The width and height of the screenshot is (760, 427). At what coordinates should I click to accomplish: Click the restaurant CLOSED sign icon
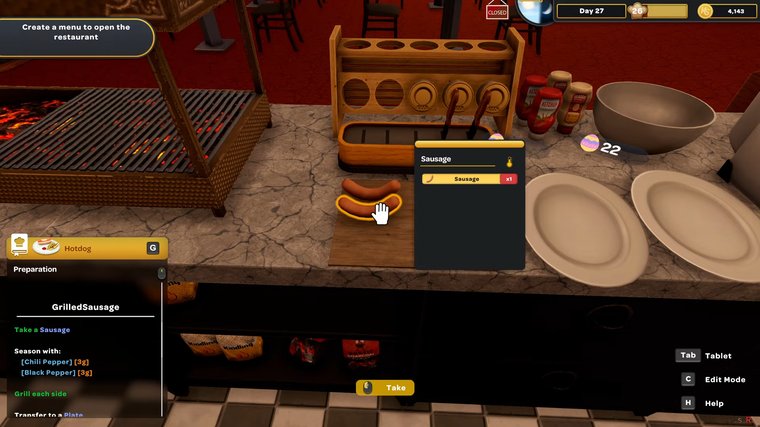[x=496, y=12]
